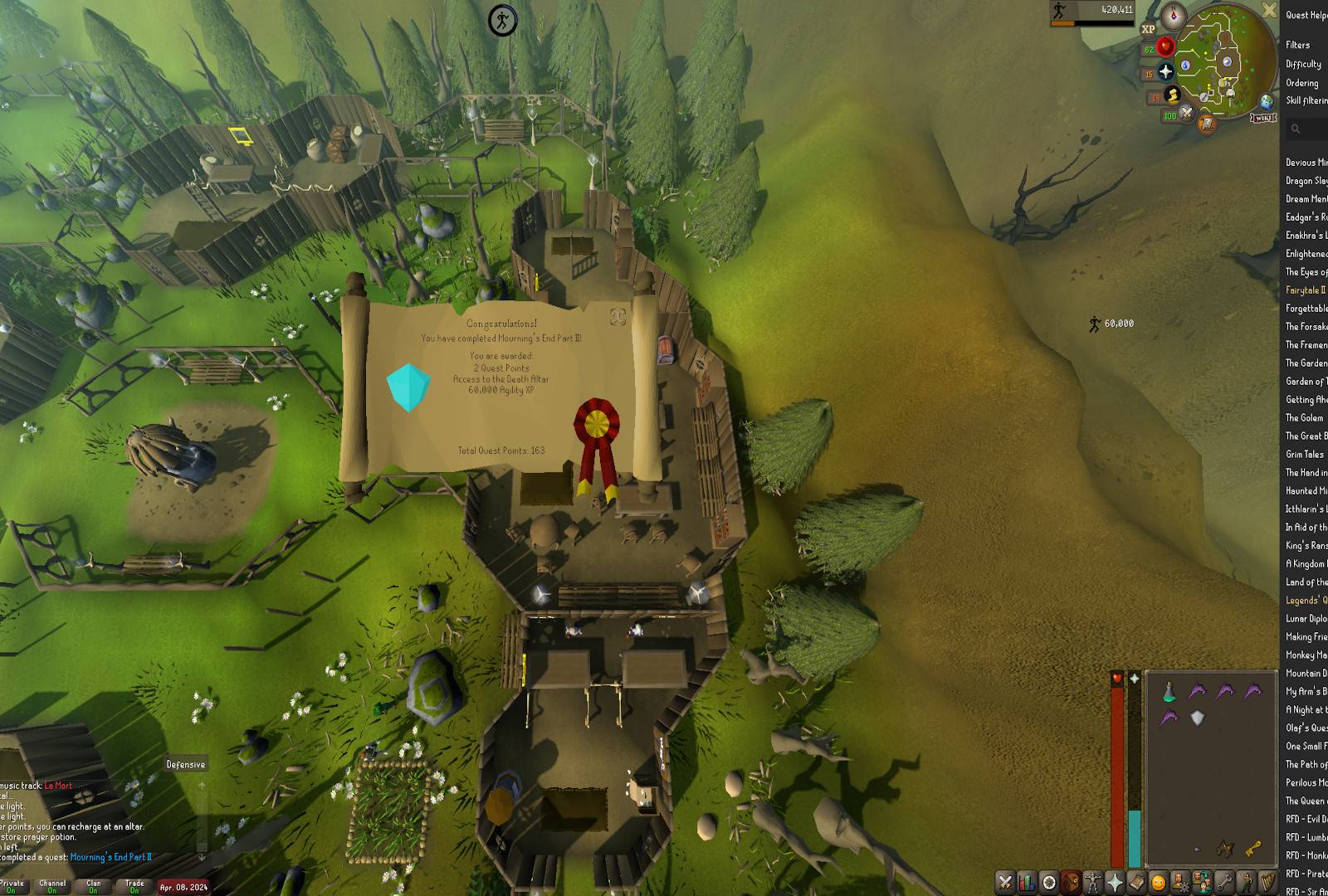
Task: Select Fairytale II in the quest list
Action: click(1305, 290)
